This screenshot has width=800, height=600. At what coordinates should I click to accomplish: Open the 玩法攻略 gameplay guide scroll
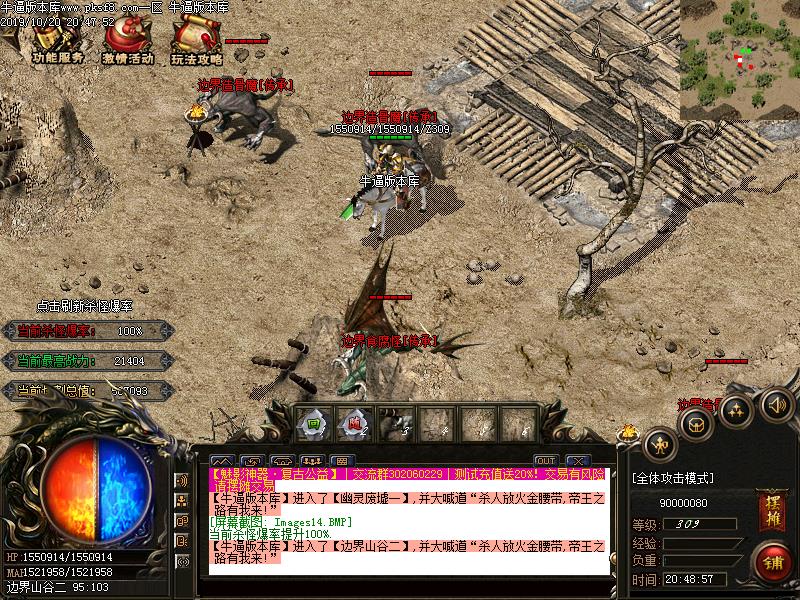pyautogui.click(x=196, y=42)
